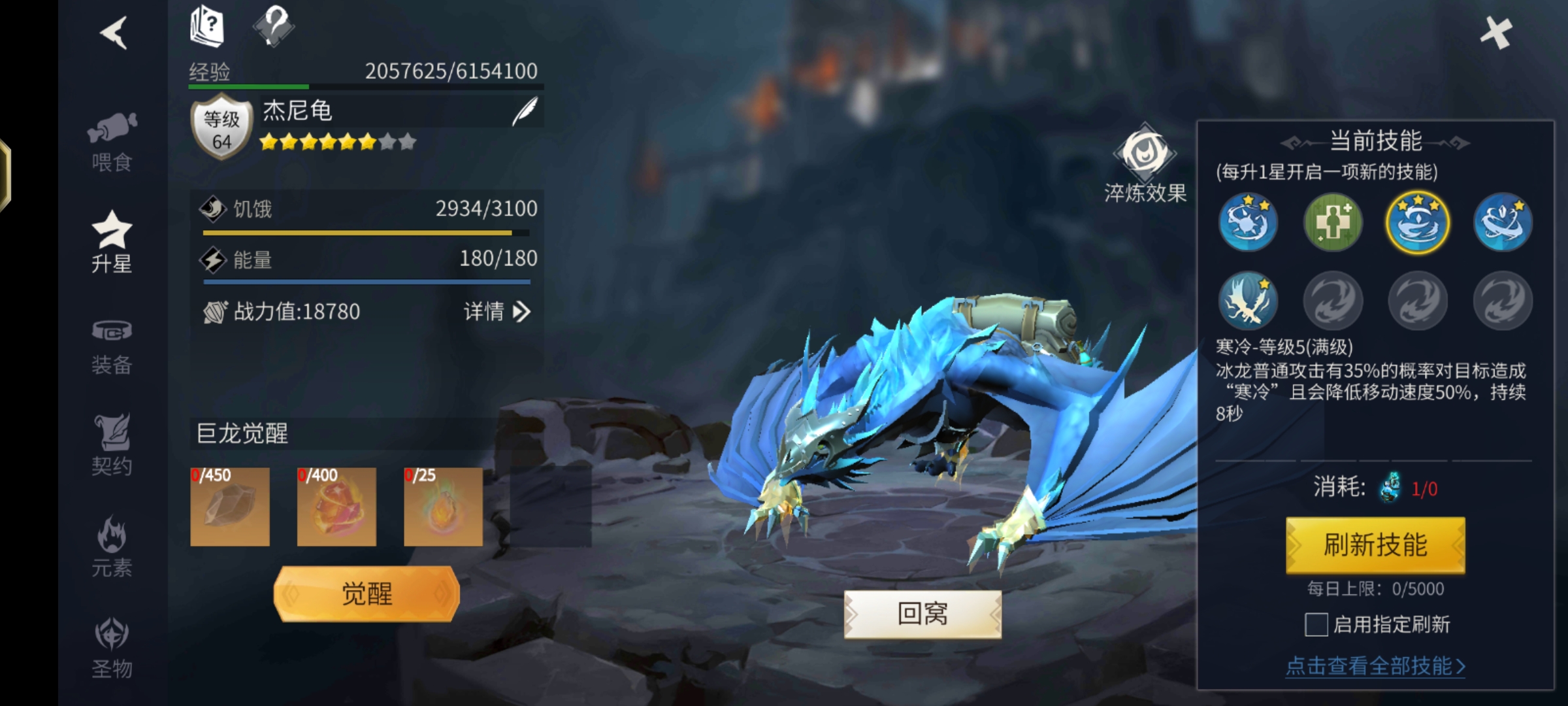Go back with the arrow button
The image size is (1568, 706).
(x=114, y=33)
